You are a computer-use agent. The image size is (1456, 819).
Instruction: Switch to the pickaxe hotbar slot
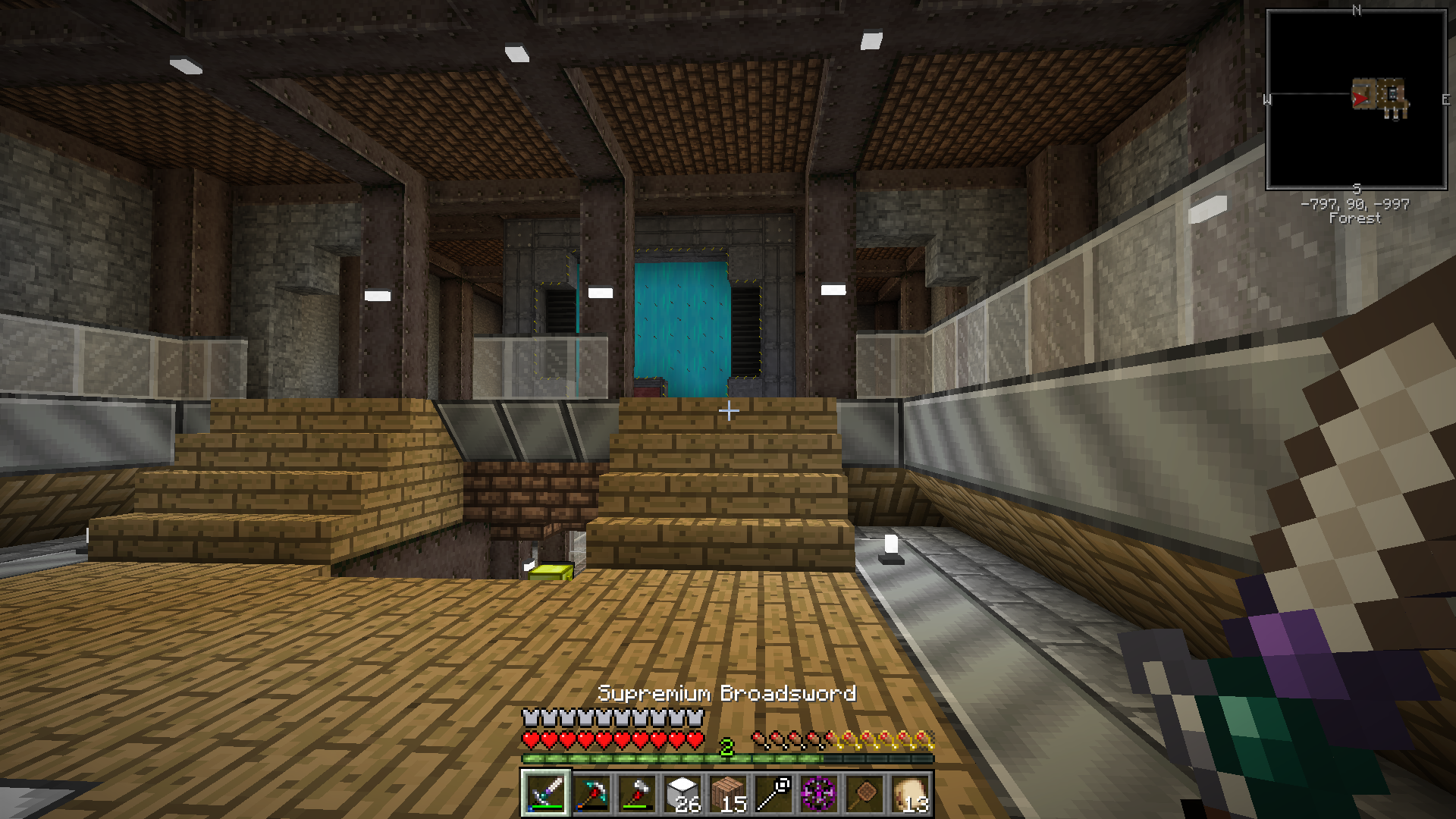[591, 794]
